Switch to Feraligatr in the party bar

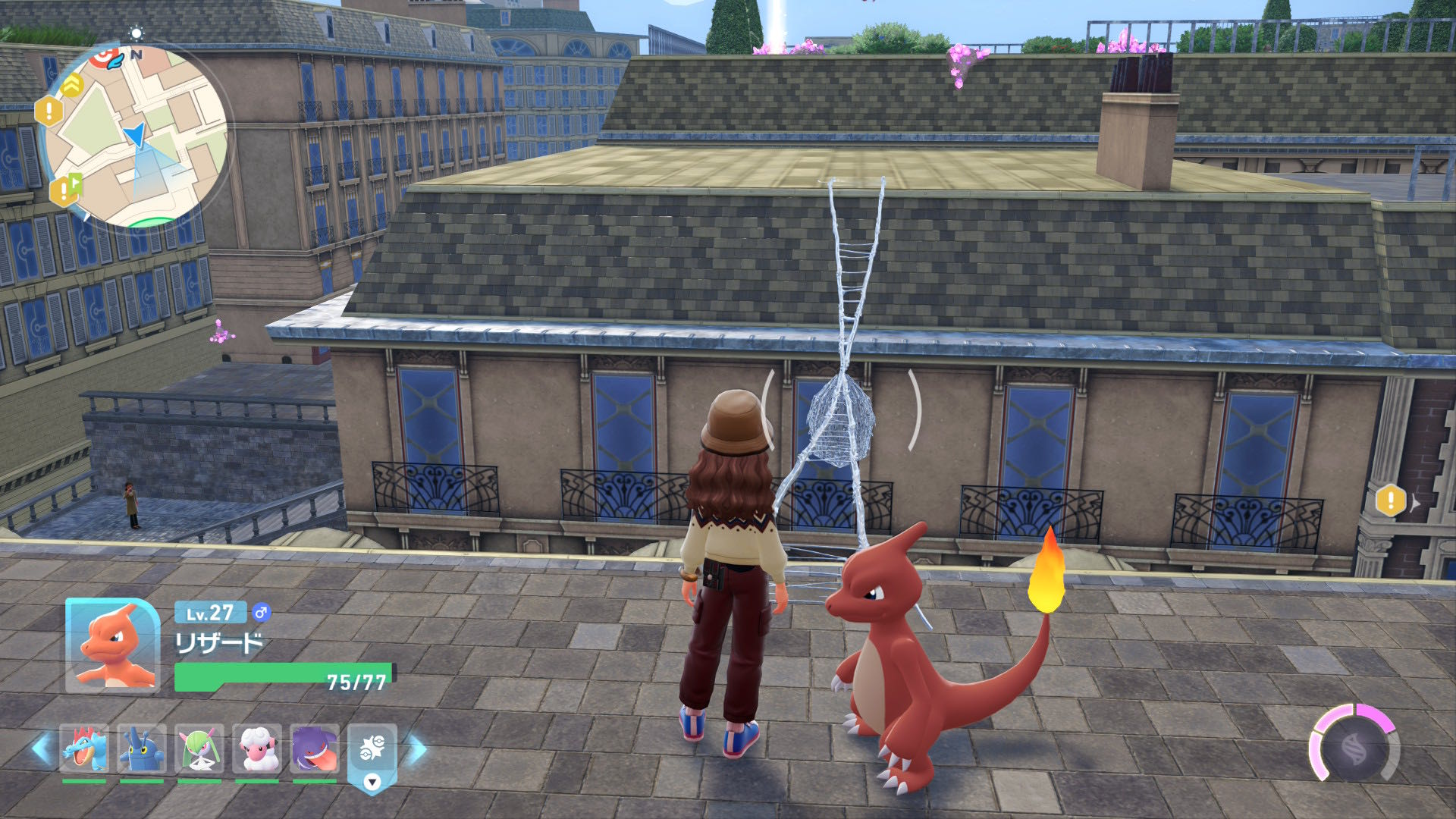click(83, 748)
